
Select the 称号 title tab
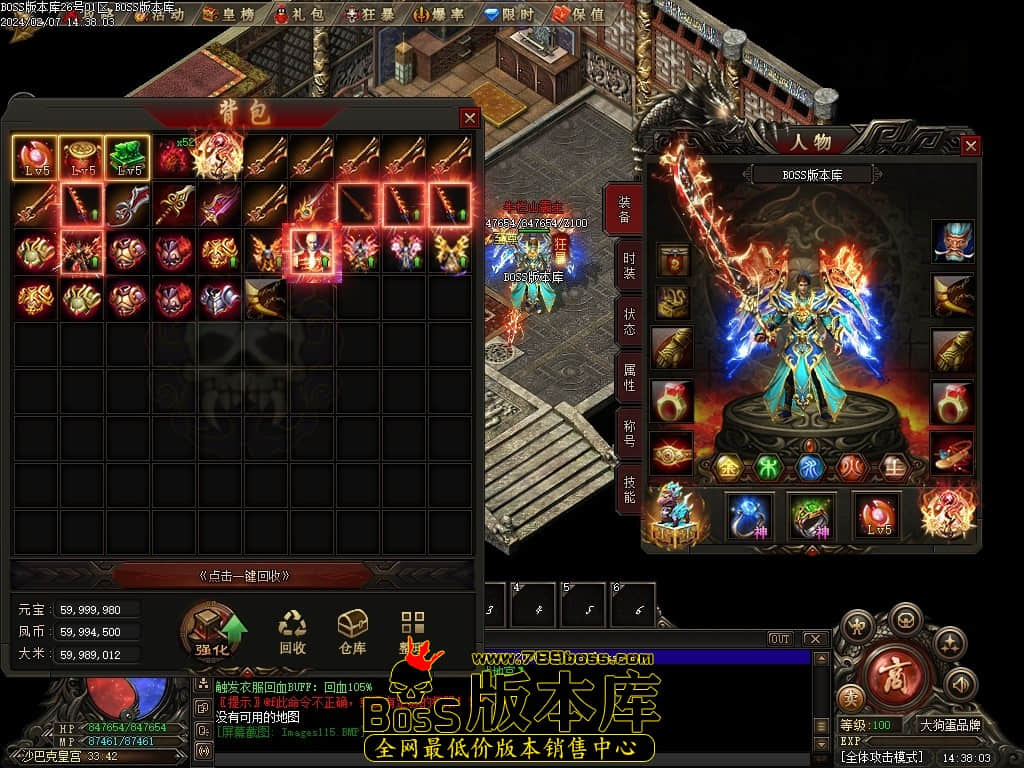pyautogui.click(x=628, y=433)
